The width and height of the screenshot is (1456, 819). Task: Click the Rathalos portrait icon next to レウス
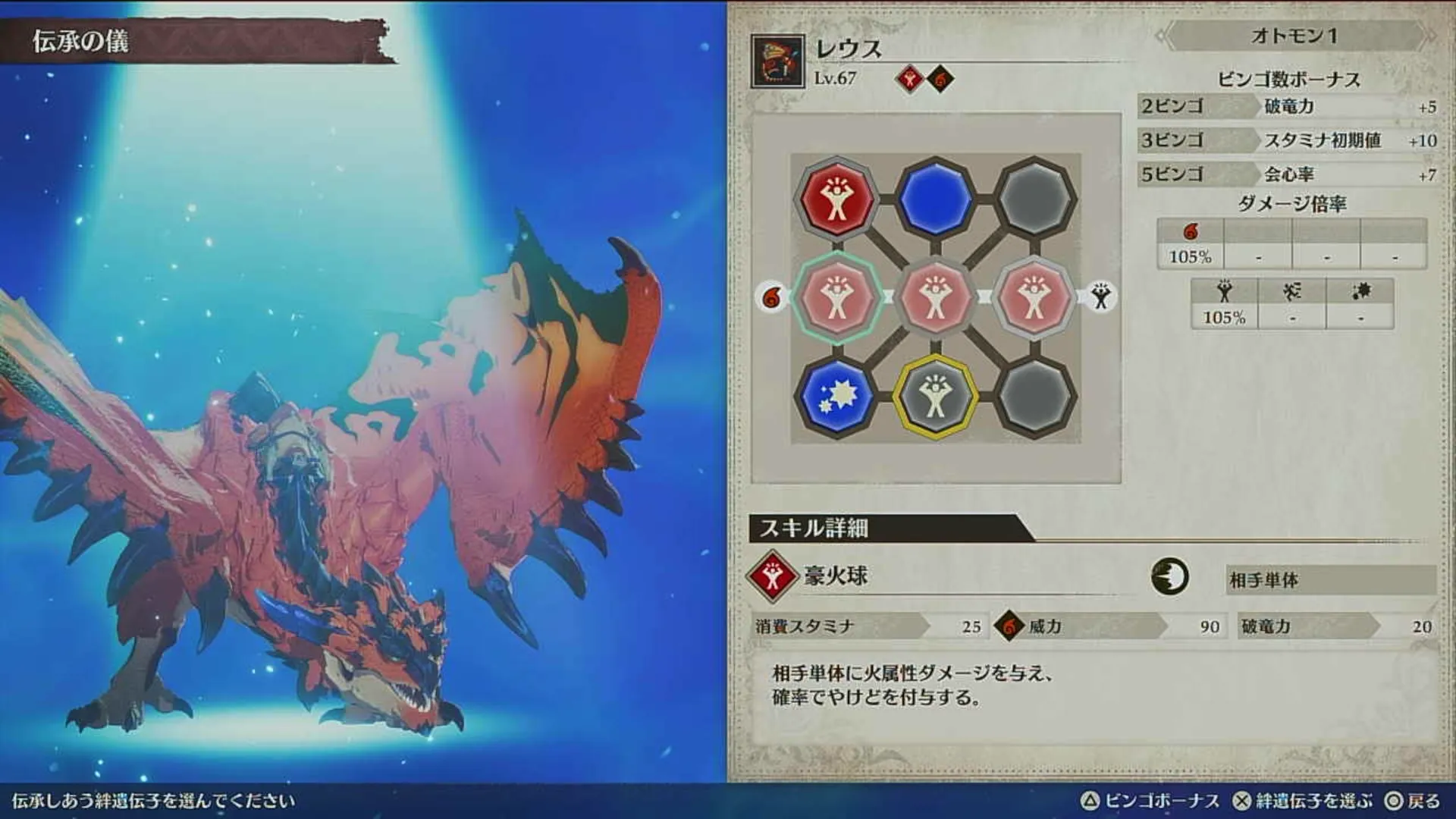click(777, 61)
